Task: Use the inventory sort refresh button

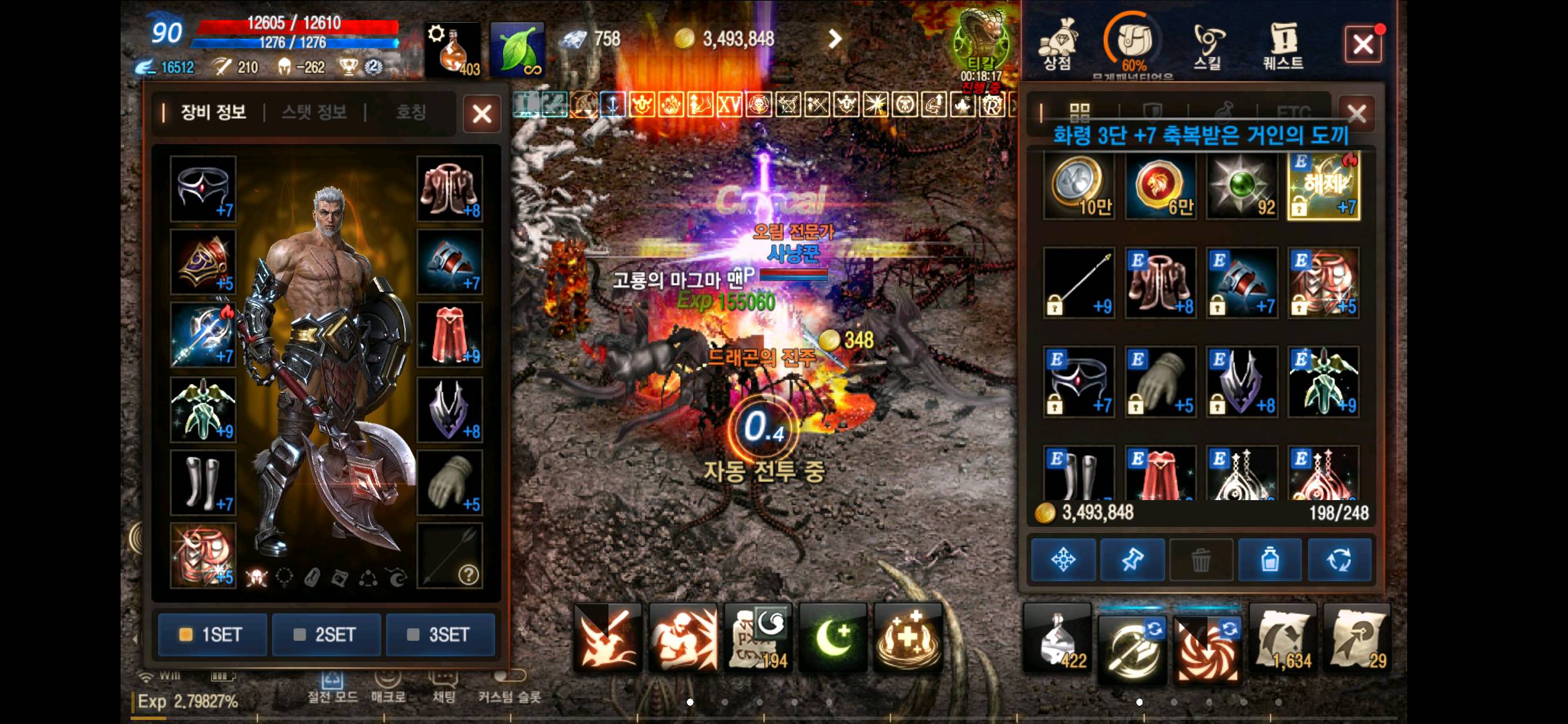Action: [1339, 559]
